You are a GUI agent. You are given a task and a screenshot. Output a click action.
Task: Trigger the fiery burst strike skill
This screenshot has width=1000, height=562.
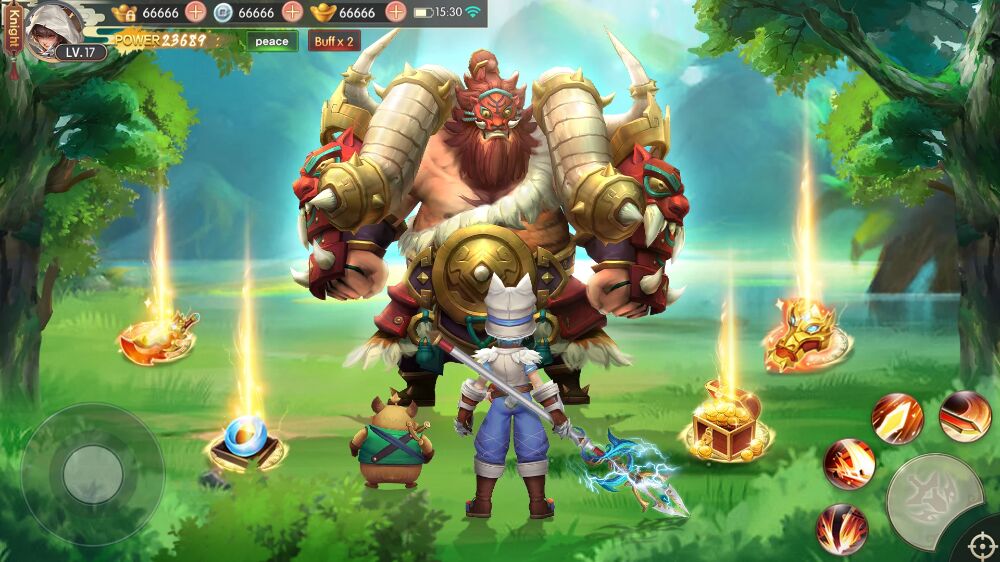849,464
